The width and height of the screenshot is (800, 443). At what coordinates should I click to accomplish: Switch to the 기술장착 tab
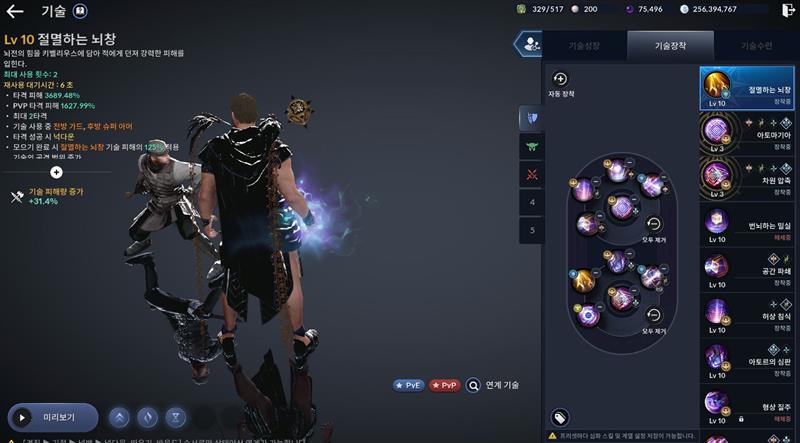click(670, 46)
